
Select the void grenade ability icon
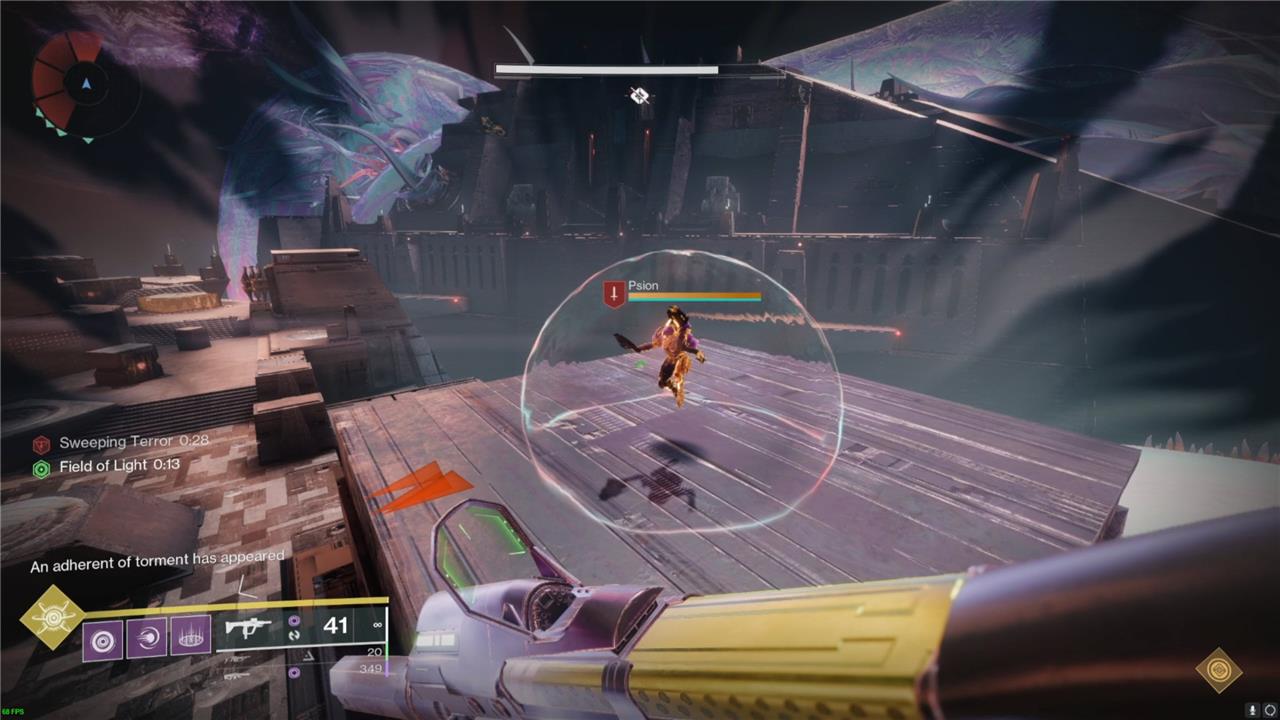(103, 638)
